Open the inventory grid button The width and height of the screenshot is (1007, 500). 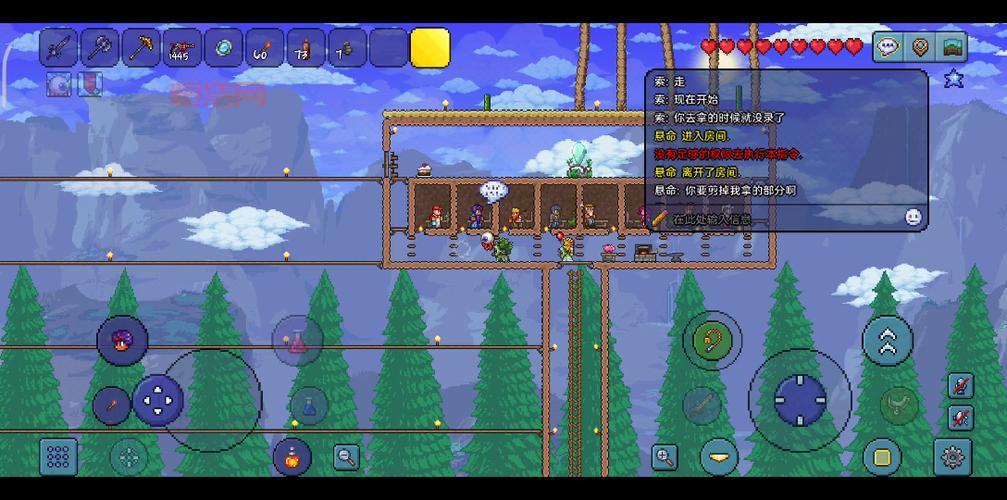click(58, 456)
